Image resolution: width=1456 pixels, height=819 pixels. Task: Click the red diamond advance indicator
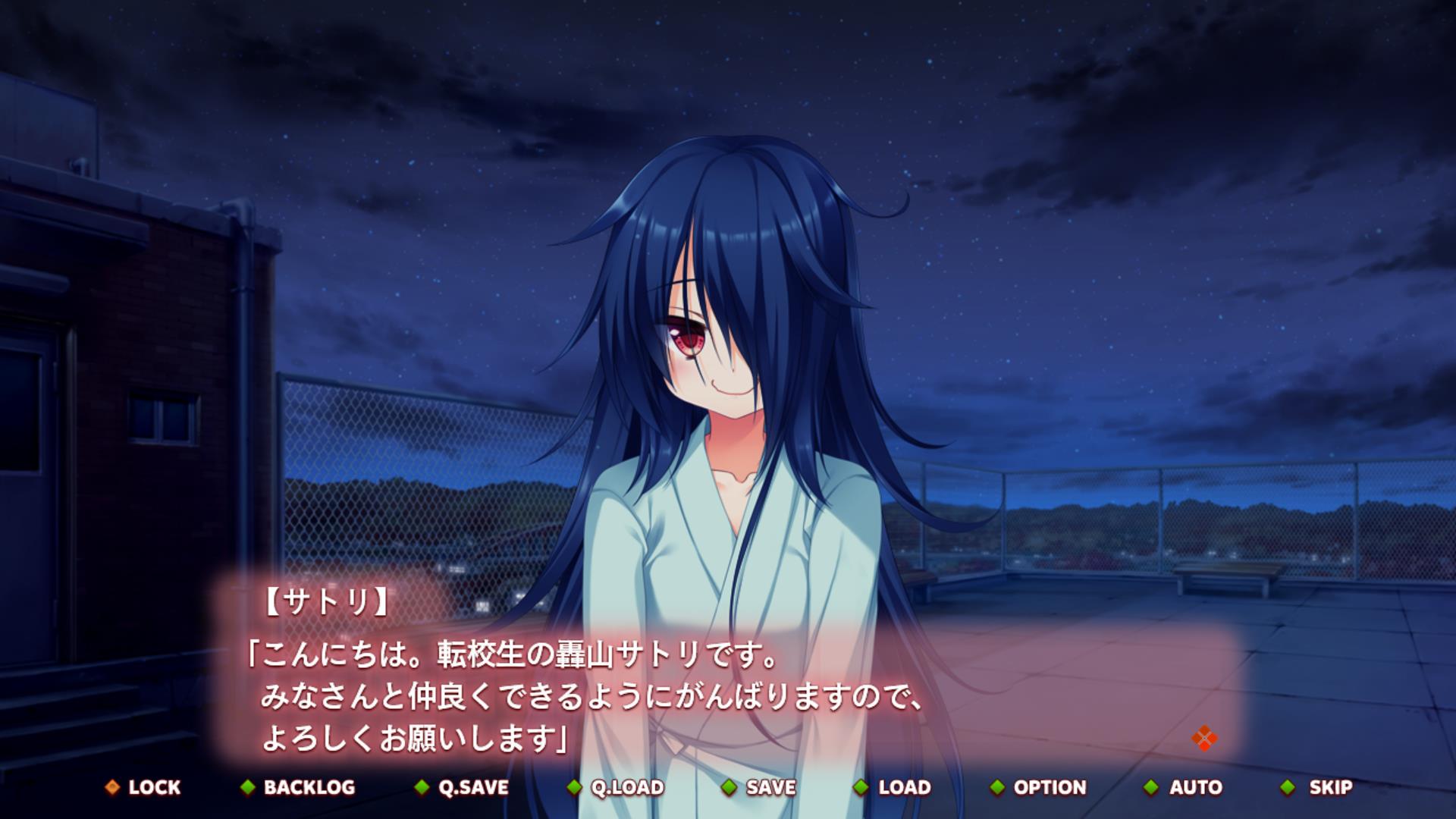point(1203,738)
